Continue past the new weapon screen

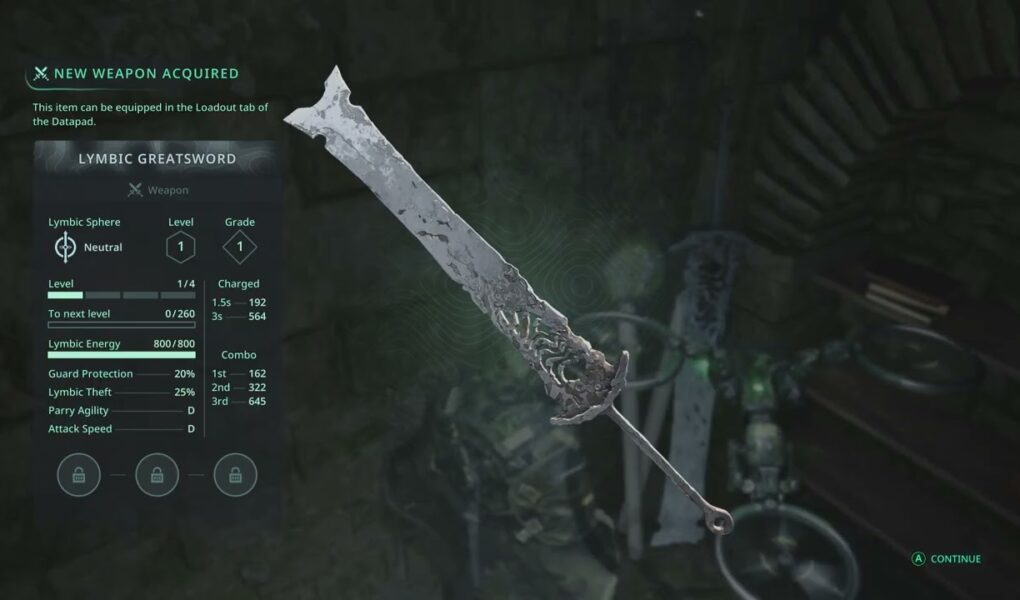point(946,559)
